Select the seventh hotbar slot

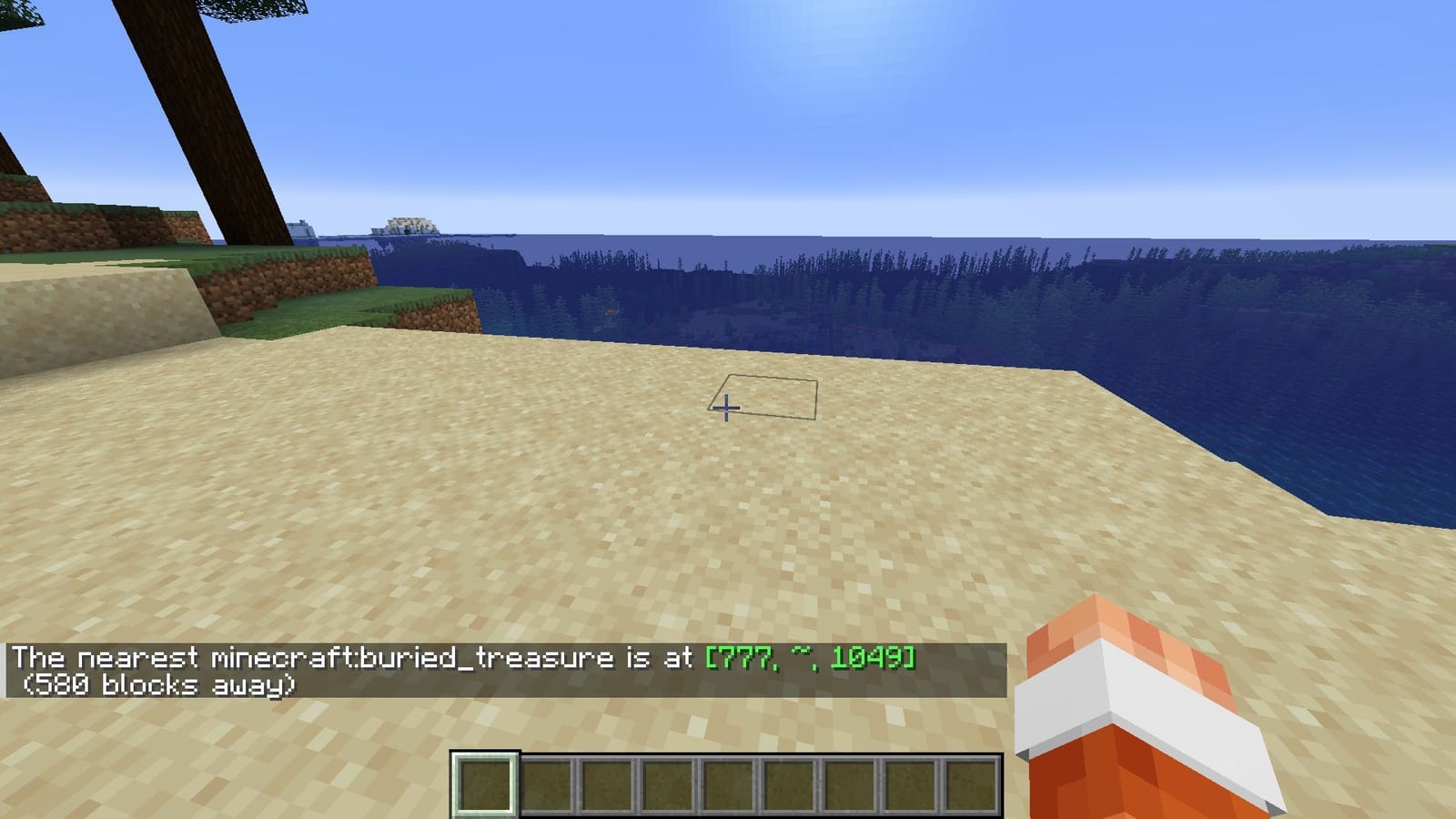(853, 783)
